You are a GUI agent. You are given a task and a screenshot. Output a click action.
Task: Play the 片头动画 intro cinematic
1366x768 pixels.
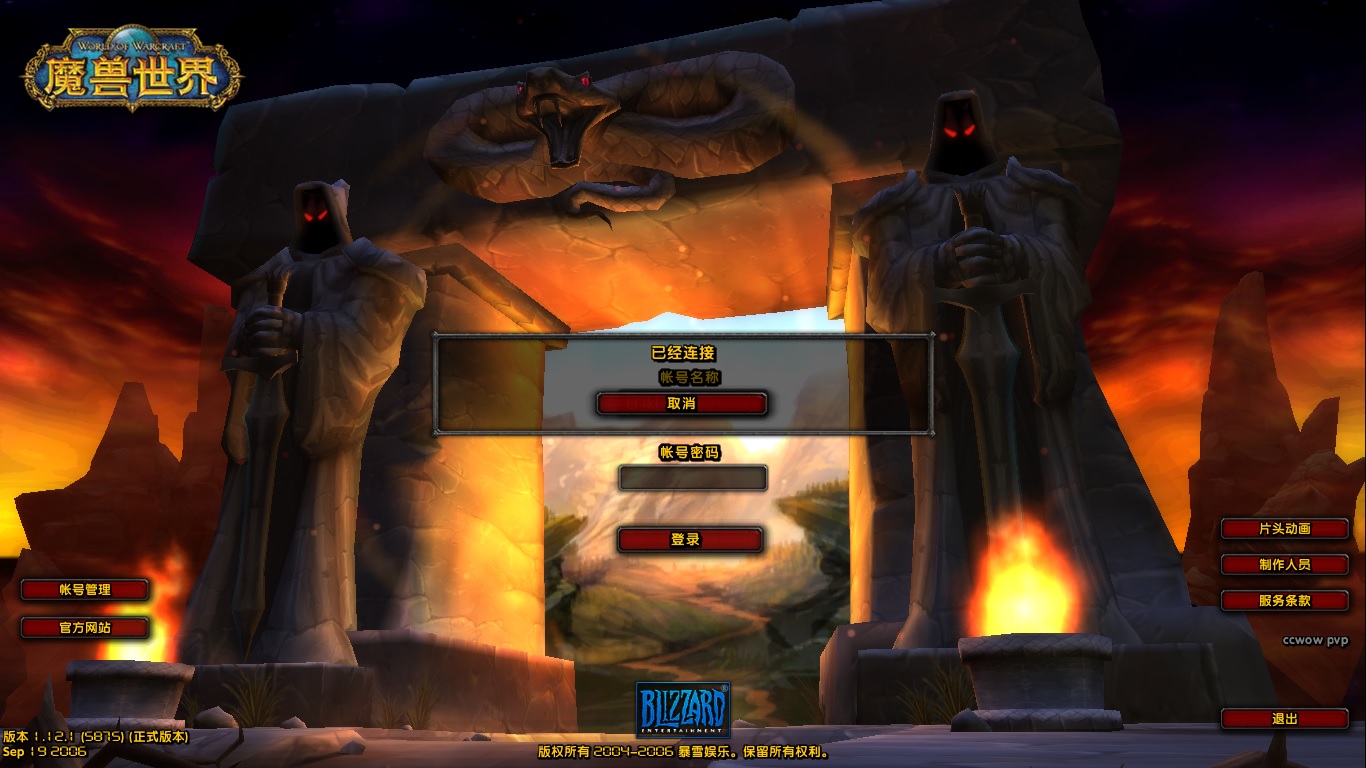point(1285,528)
